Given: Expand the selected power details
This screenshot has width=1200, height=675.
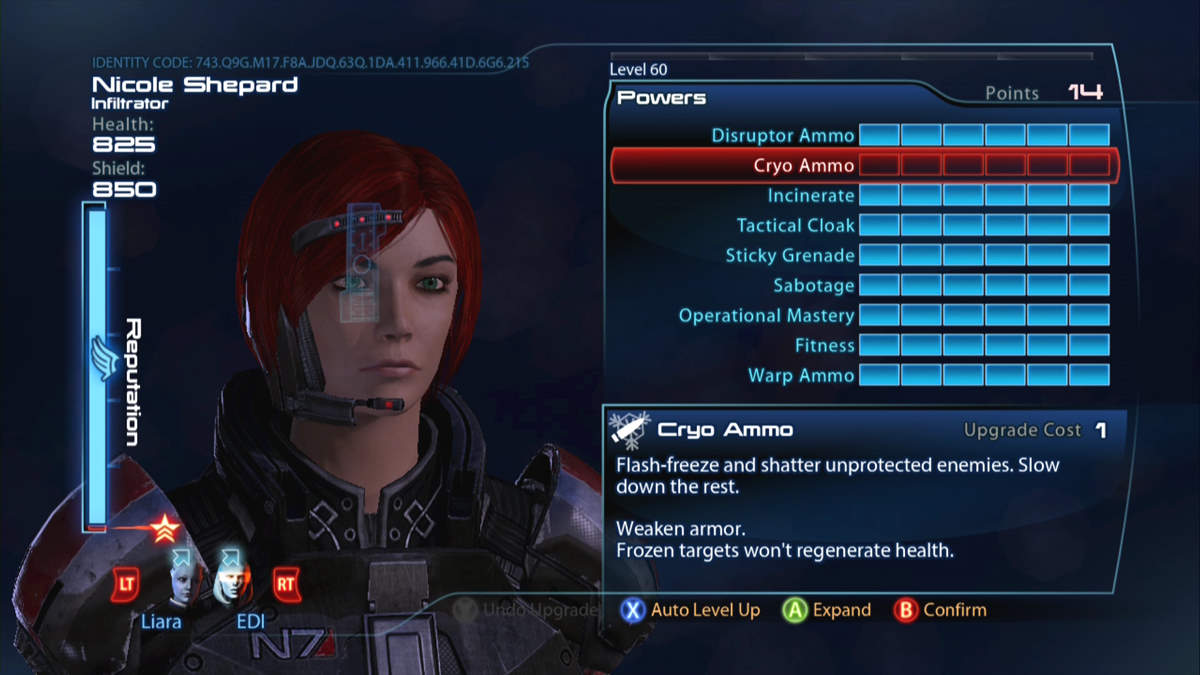Looking at the screenshot, I should coord(827,610).
